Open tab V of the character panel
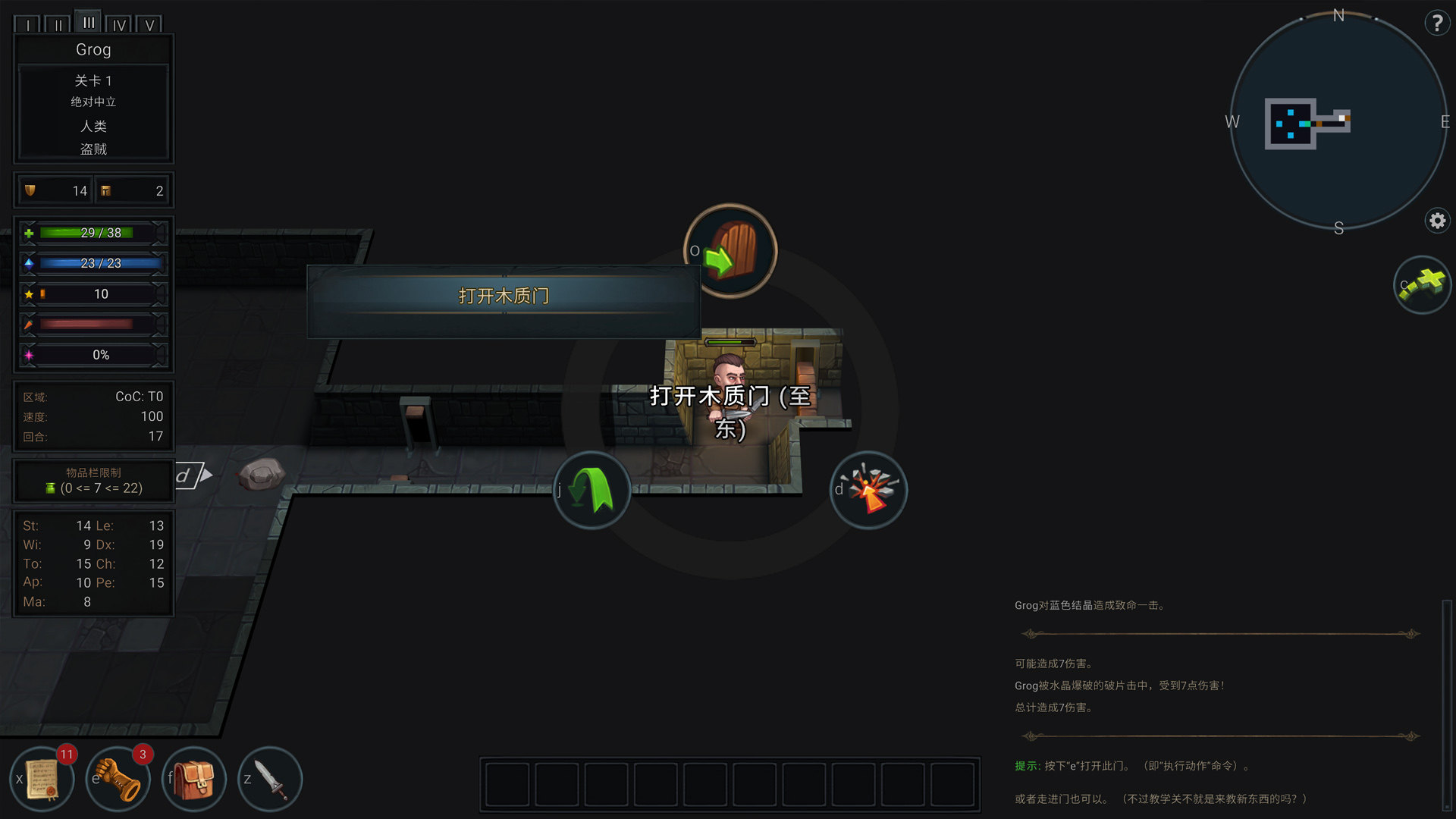 click(x=149, y=24)
